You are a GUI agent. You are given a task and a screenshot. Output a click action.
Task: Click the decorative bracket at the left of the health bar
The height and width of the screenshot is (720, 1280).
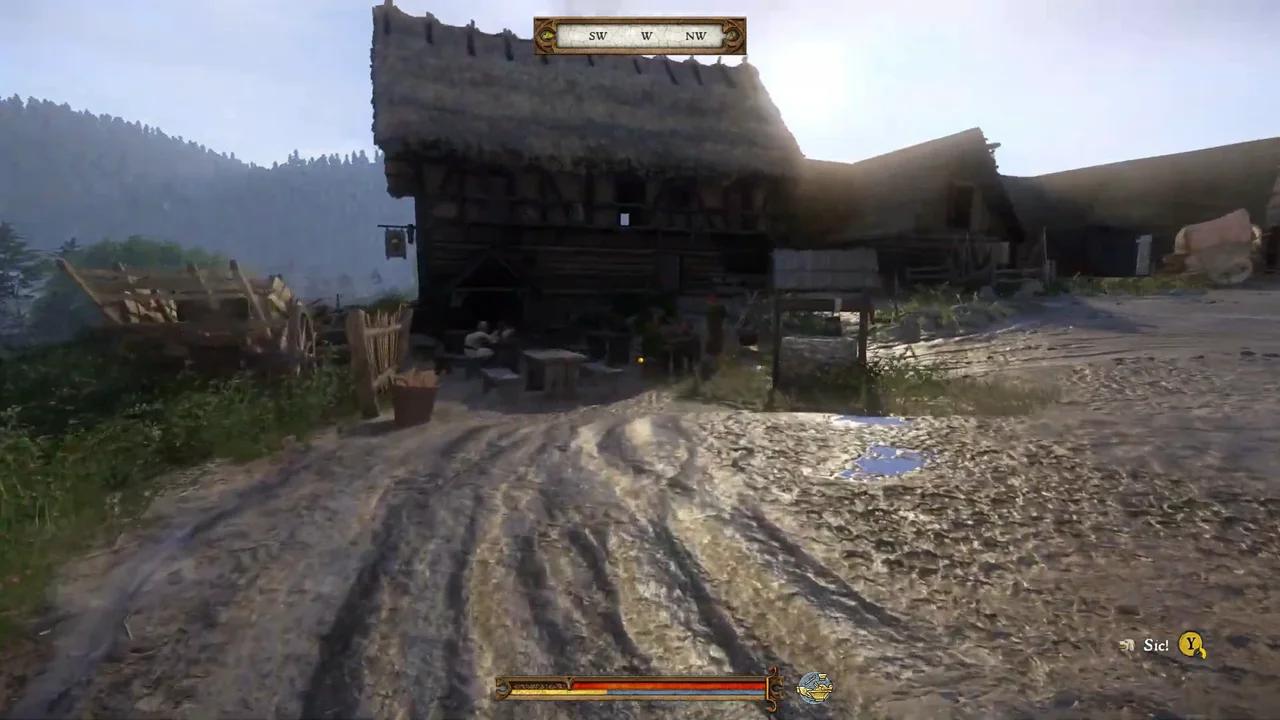[x=505, y=688]
